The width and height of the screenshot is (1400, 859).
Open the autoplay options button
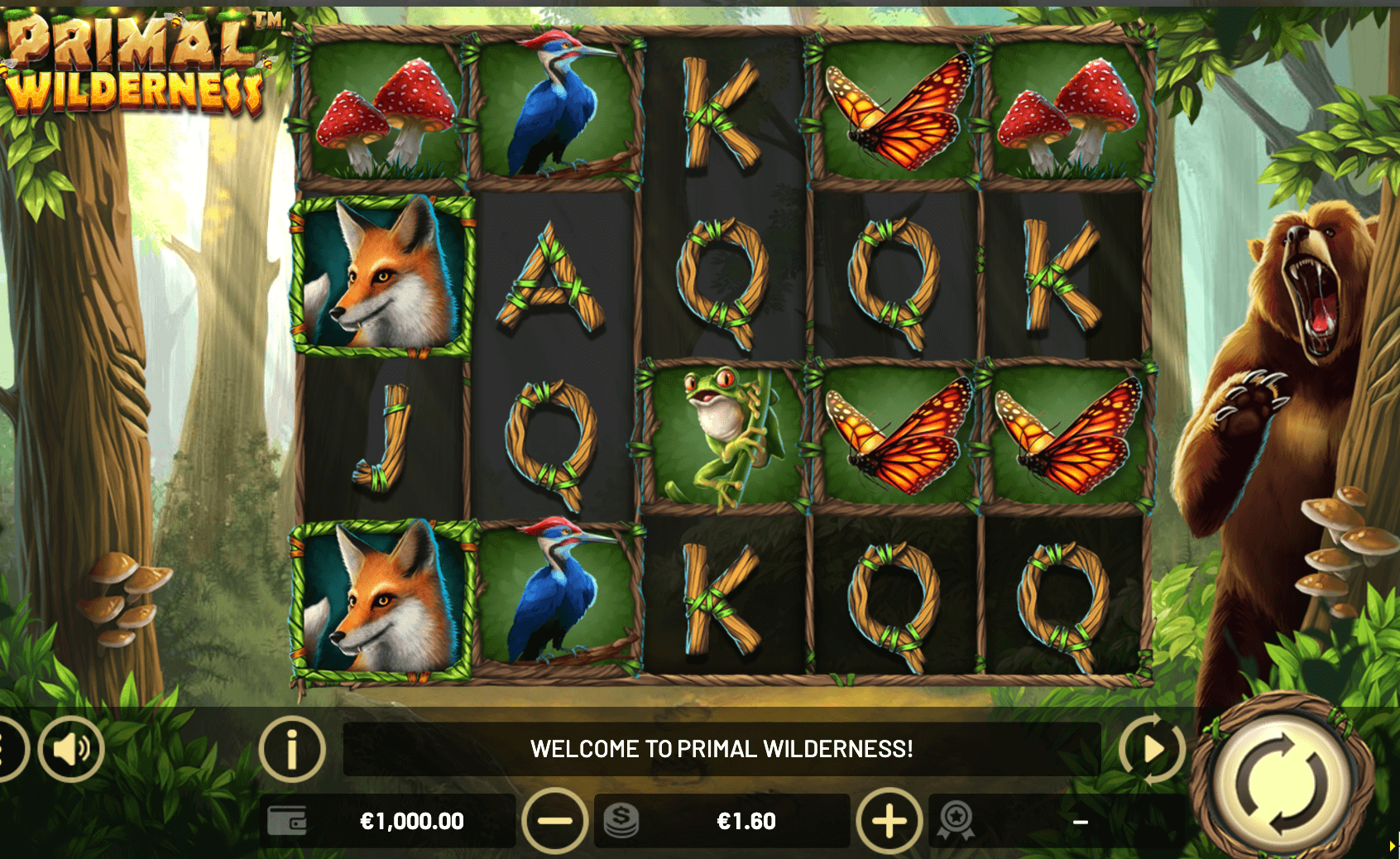tap(1152, 750)
